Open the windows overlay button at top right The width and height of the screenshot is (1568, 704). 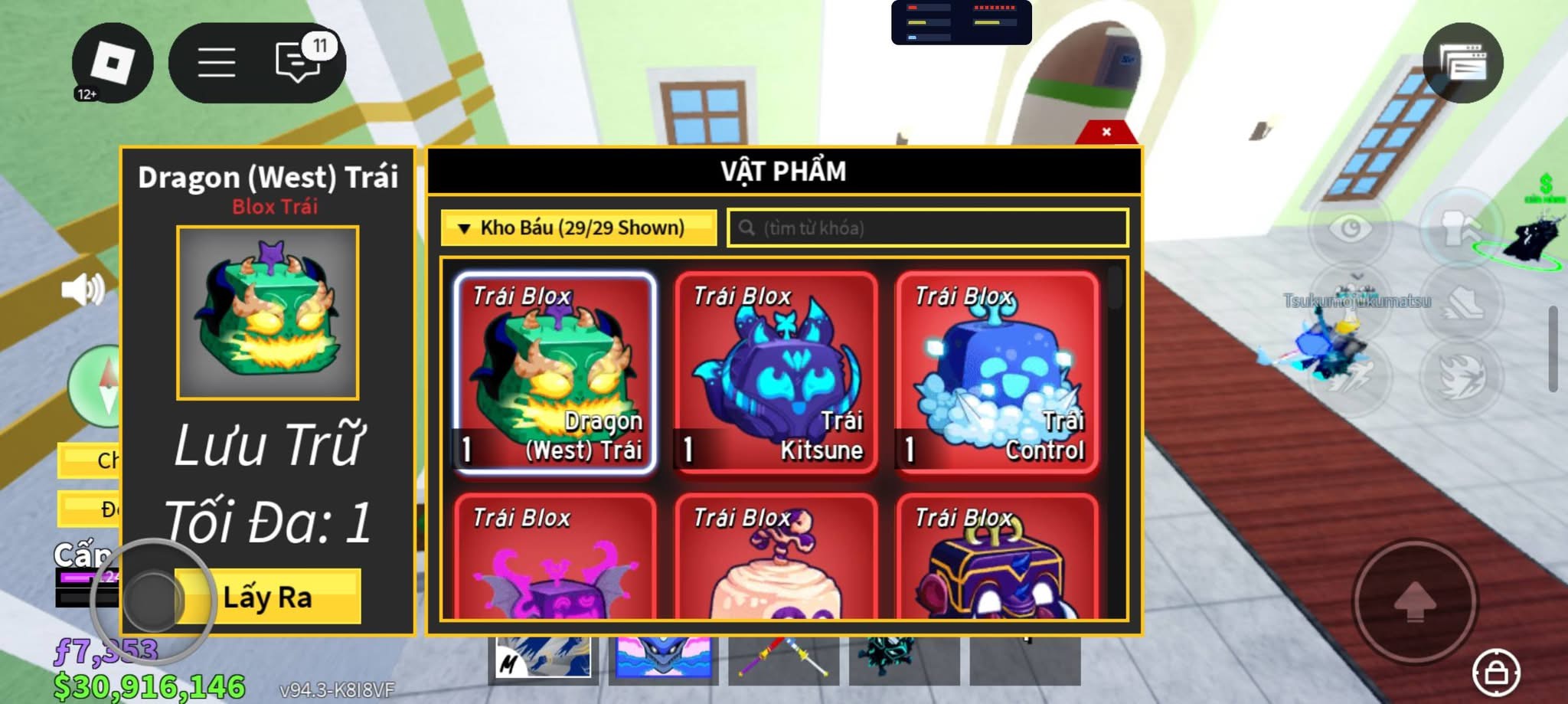[x=1462, y=63]
